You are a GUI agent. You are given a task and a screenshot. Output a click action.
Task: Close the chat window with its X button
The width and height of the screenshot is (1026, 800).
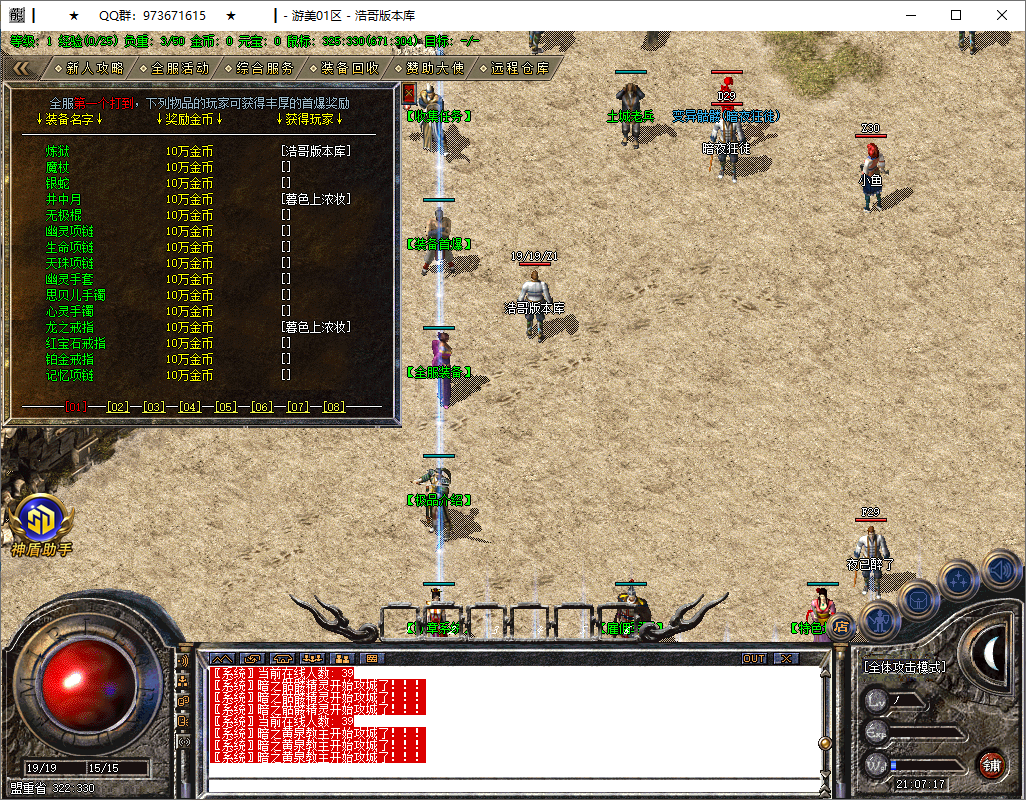[786, 658]
